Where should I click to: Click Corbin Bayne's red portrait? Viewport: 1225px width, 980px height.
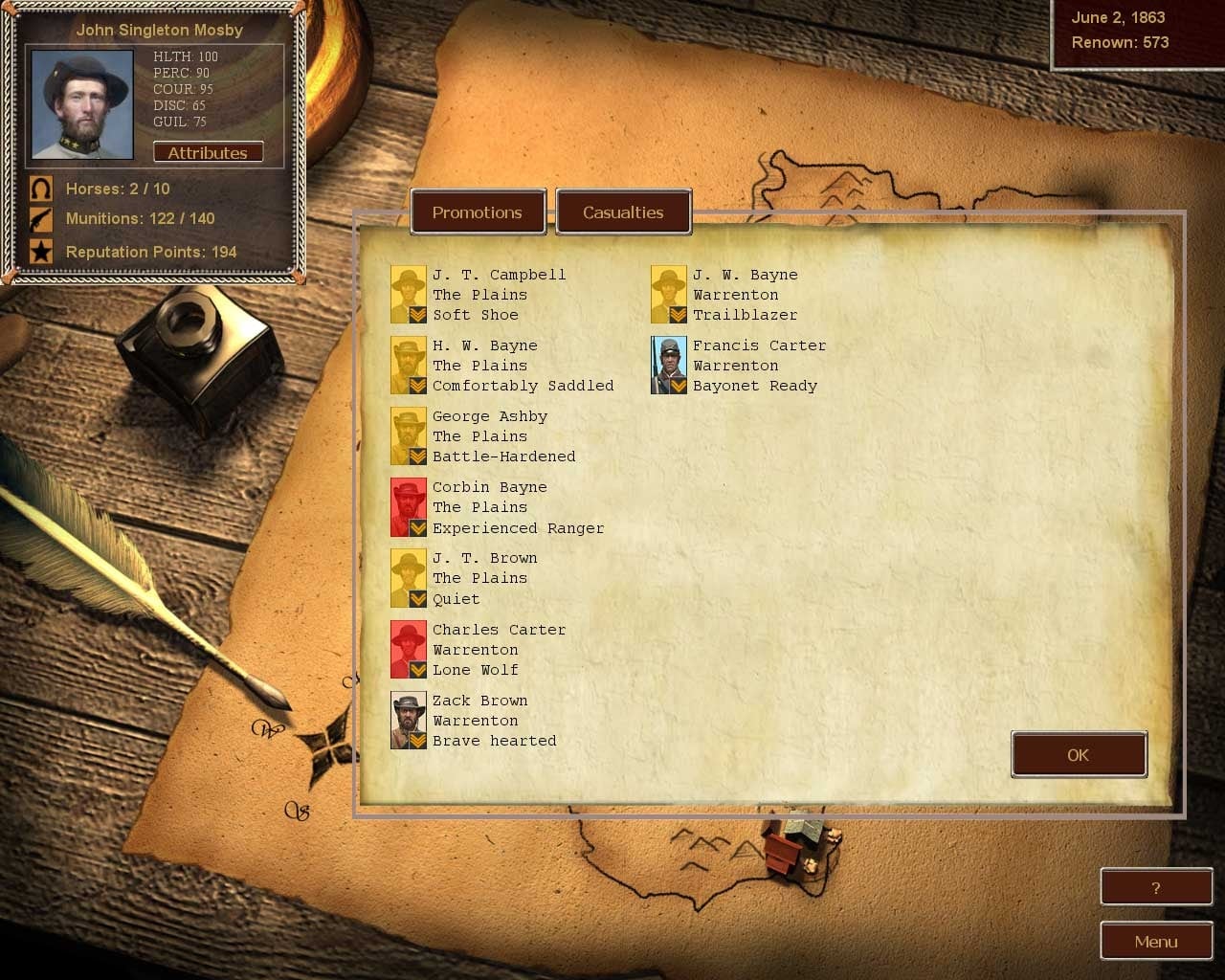[409, 507]
